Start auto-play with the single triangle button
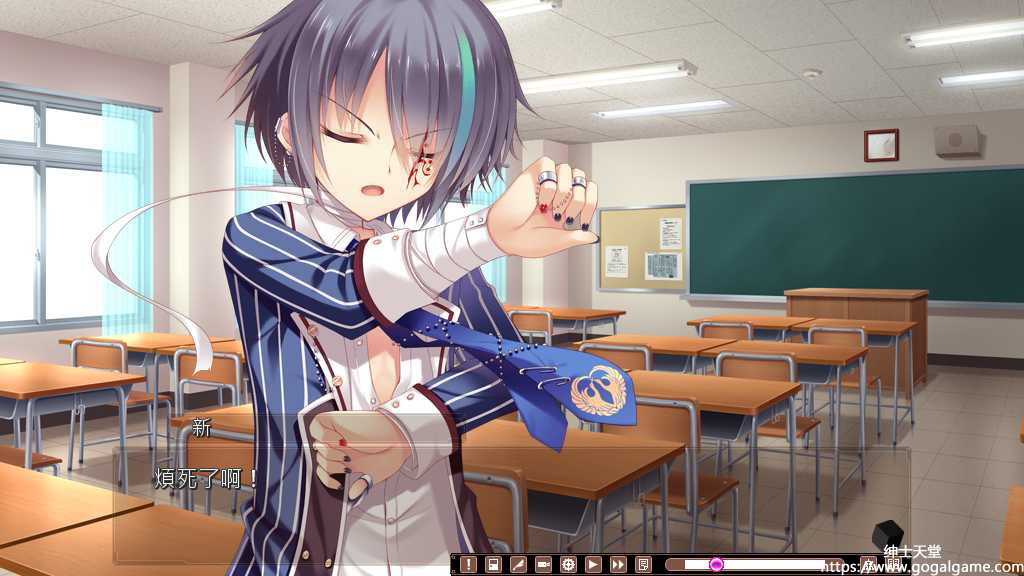This screenshot has height=576, width=1024. pyautogui.click(x=593, y=565)
